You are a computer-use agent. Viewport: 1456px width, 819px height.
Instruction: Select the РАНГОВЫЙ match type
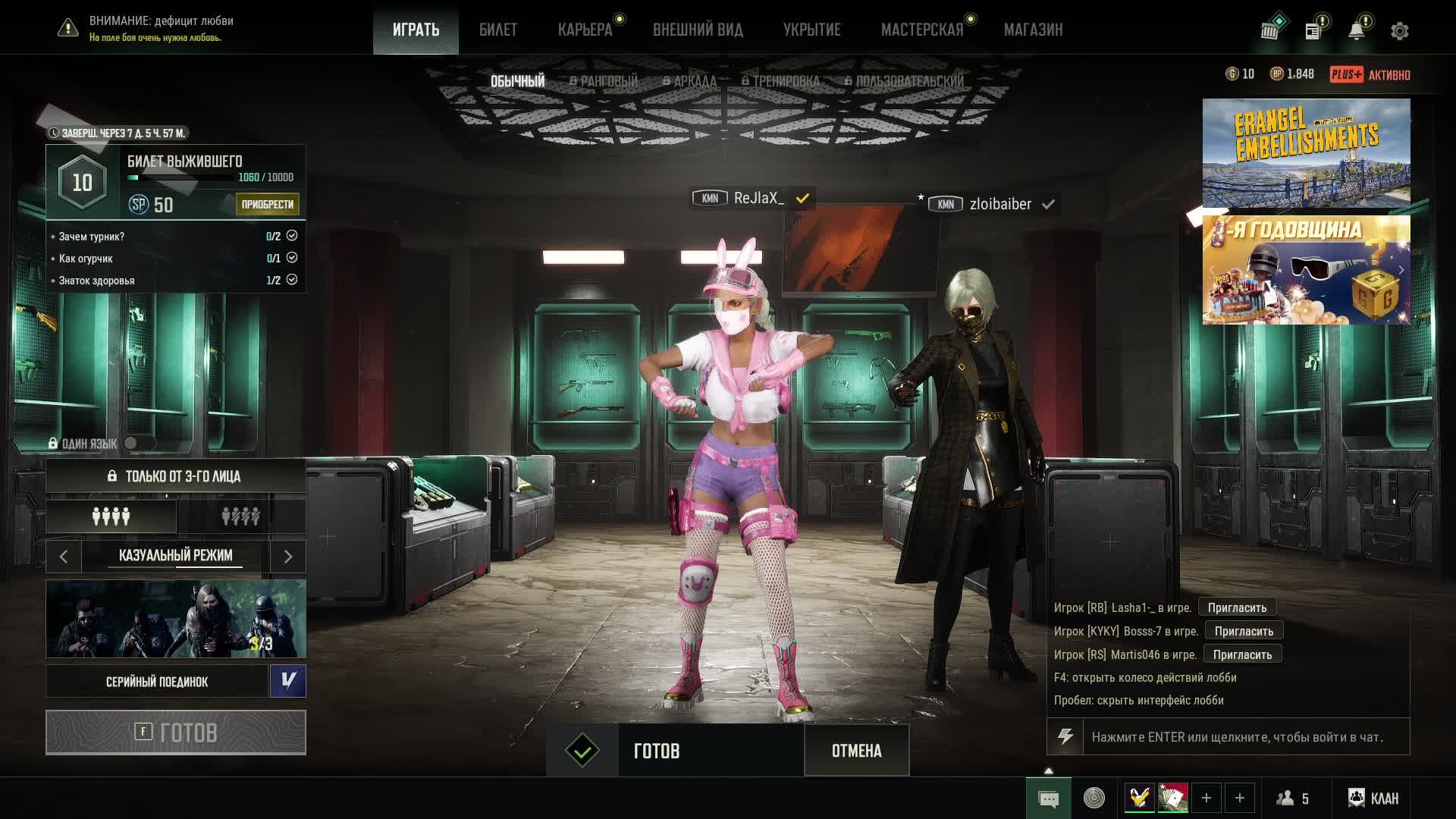pyautogui.click(x=604, y=81)
